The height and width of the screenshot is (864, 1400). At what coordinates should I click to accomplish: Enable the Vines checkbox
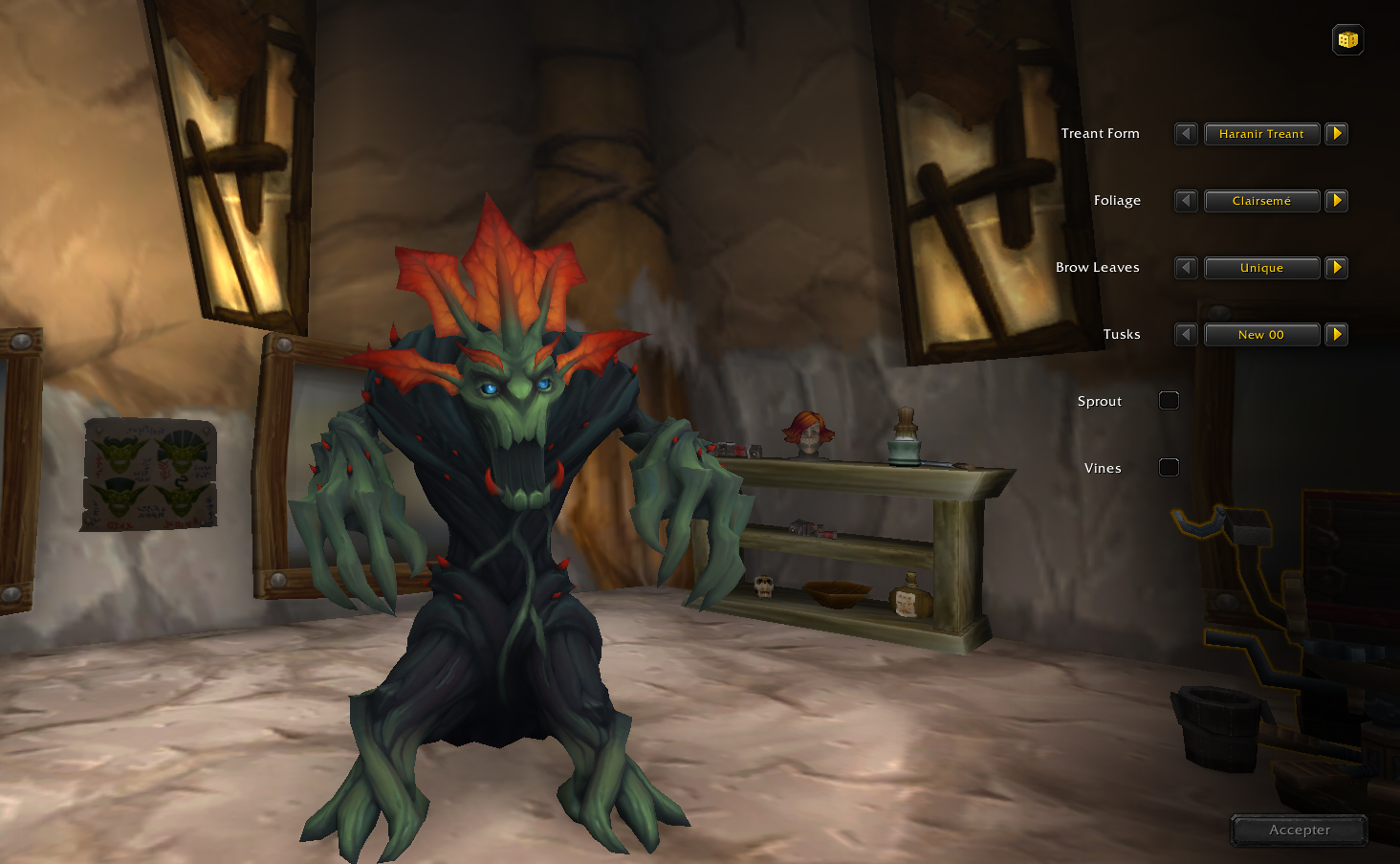[x=1169, y=468]
